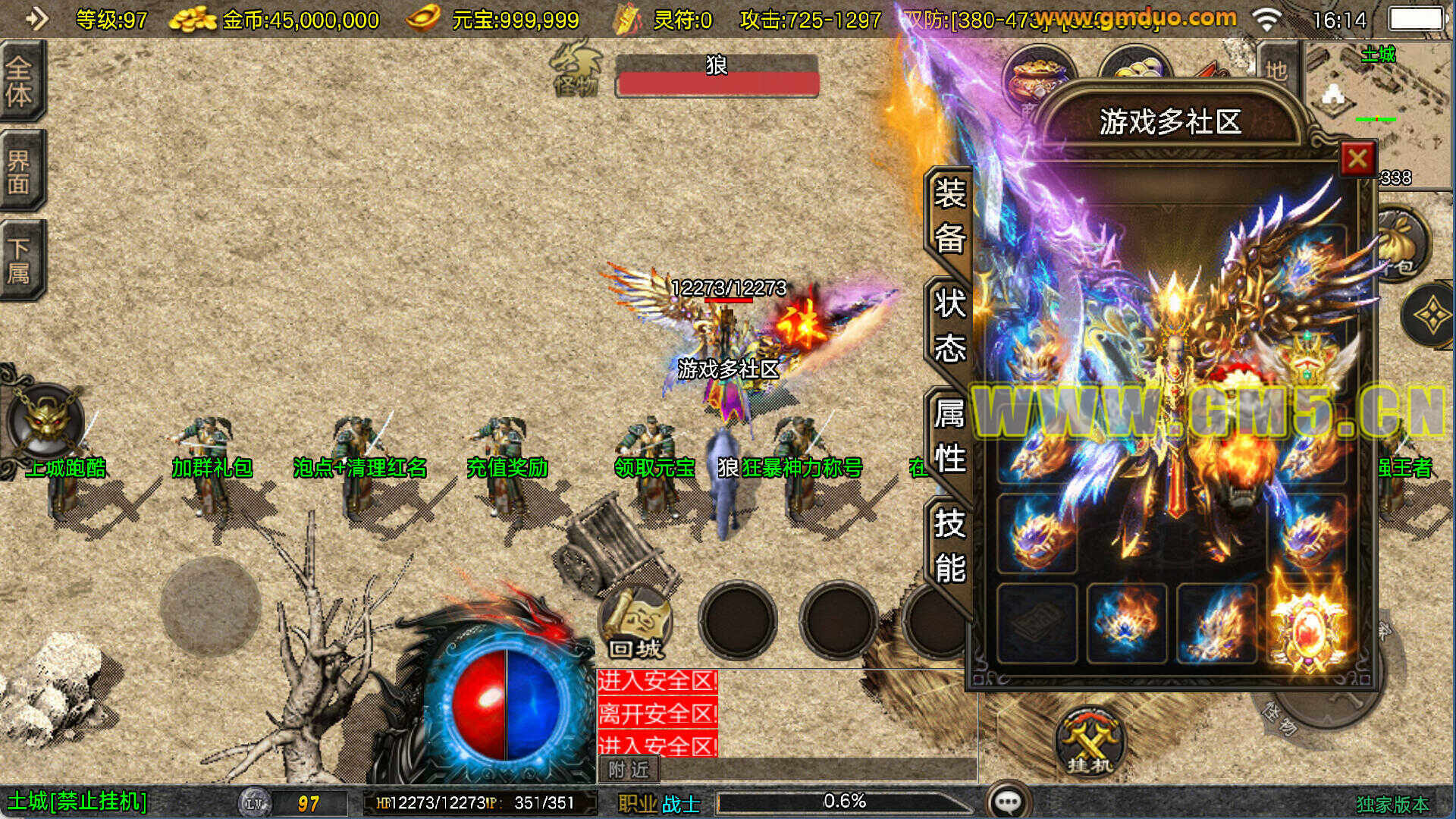Viewport: 1456px width, 819px height.
Task: Show the 属性 attributes tab
Action: point(949,436)
